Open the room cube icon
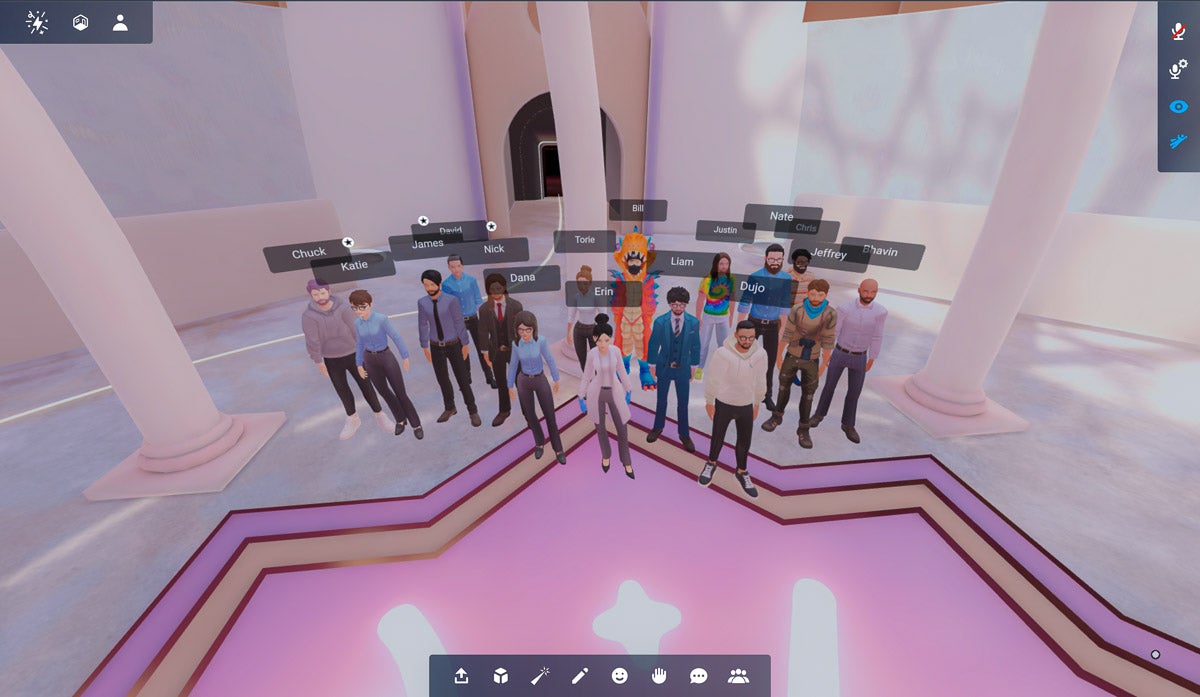The image size is (1200, 697). coord(80,22)
